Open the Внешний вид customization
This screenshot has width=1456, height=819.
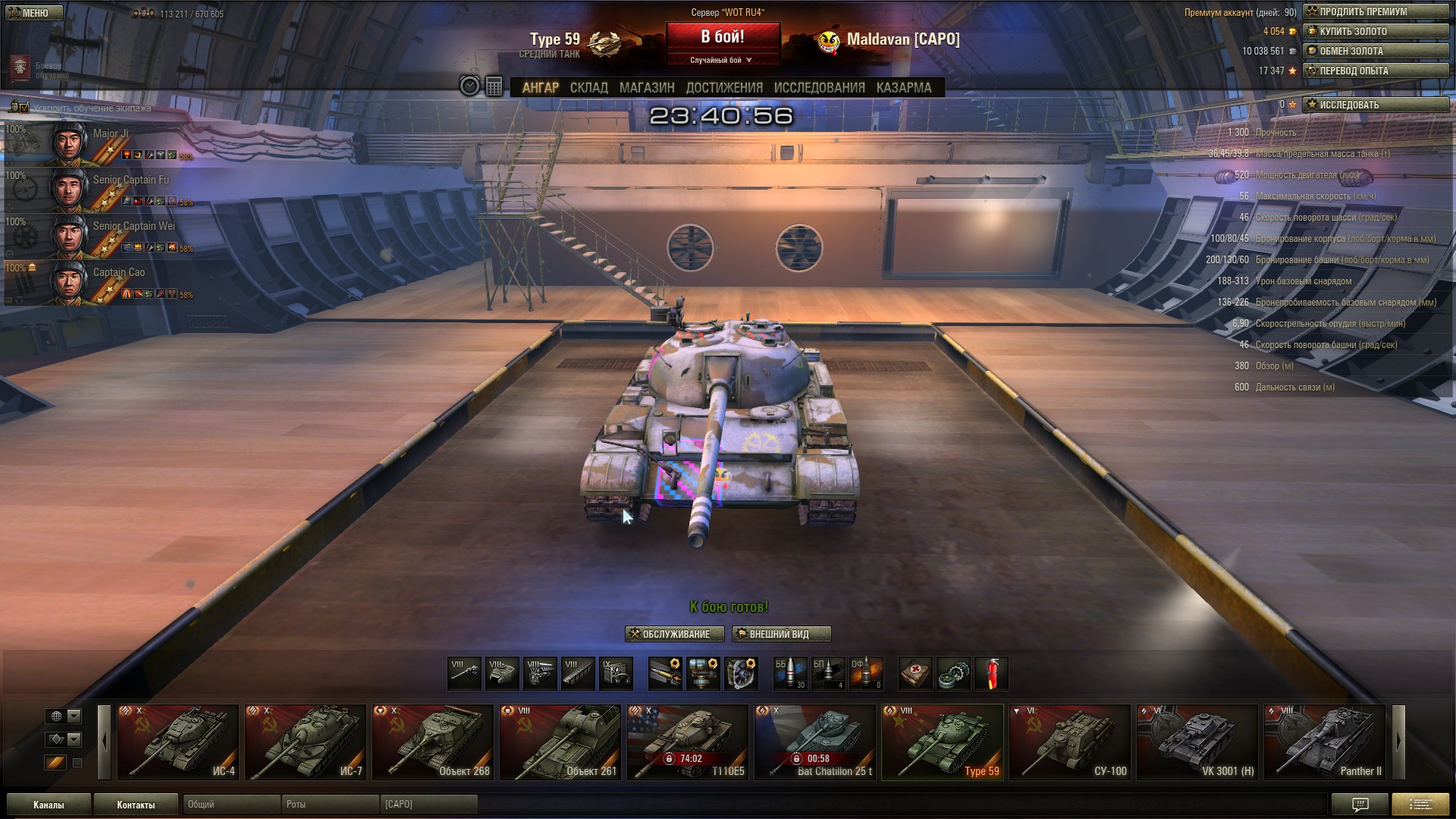[781, 634]
